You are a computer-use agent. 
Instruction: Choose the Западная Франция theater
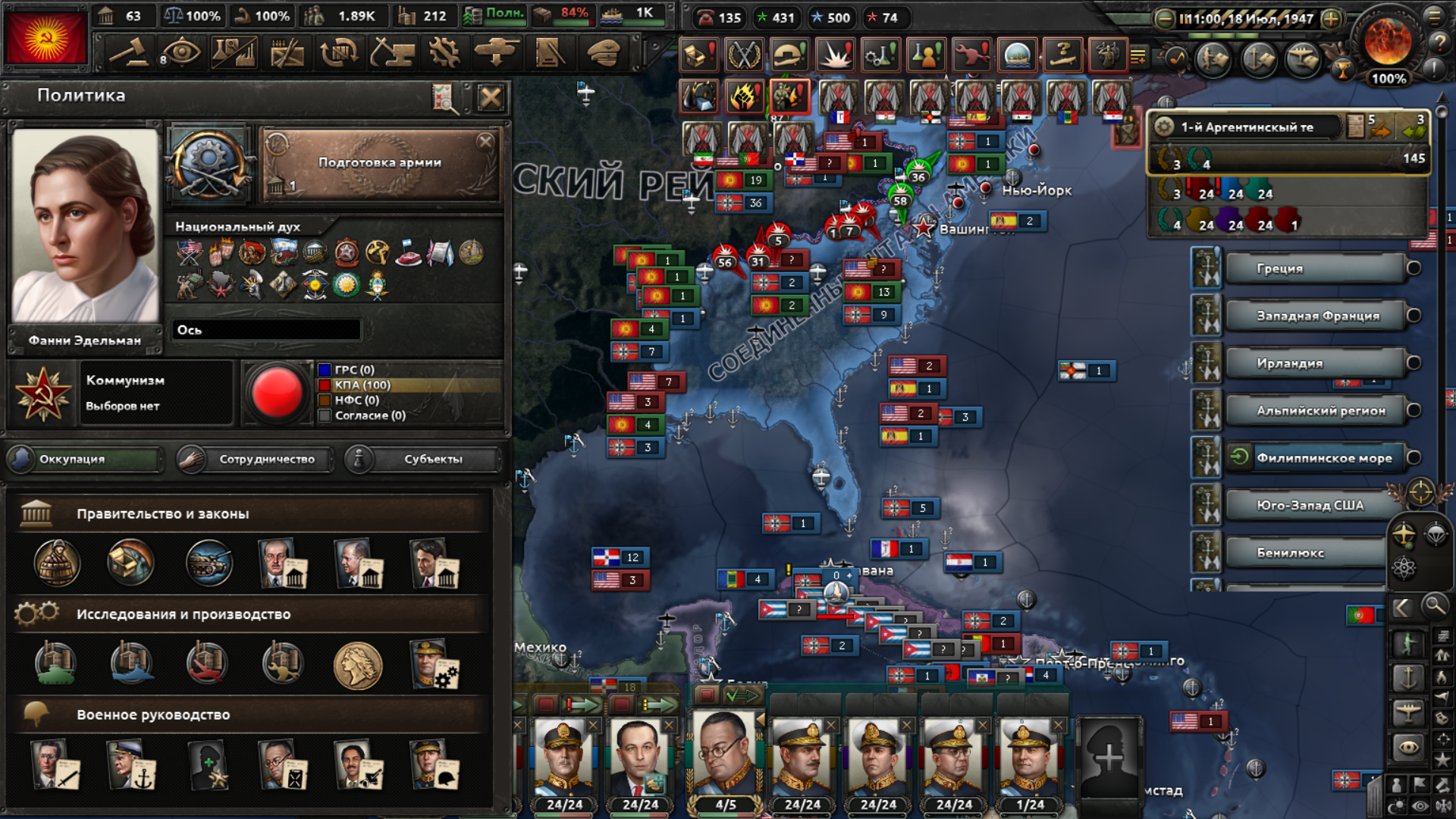[1314, 316]
